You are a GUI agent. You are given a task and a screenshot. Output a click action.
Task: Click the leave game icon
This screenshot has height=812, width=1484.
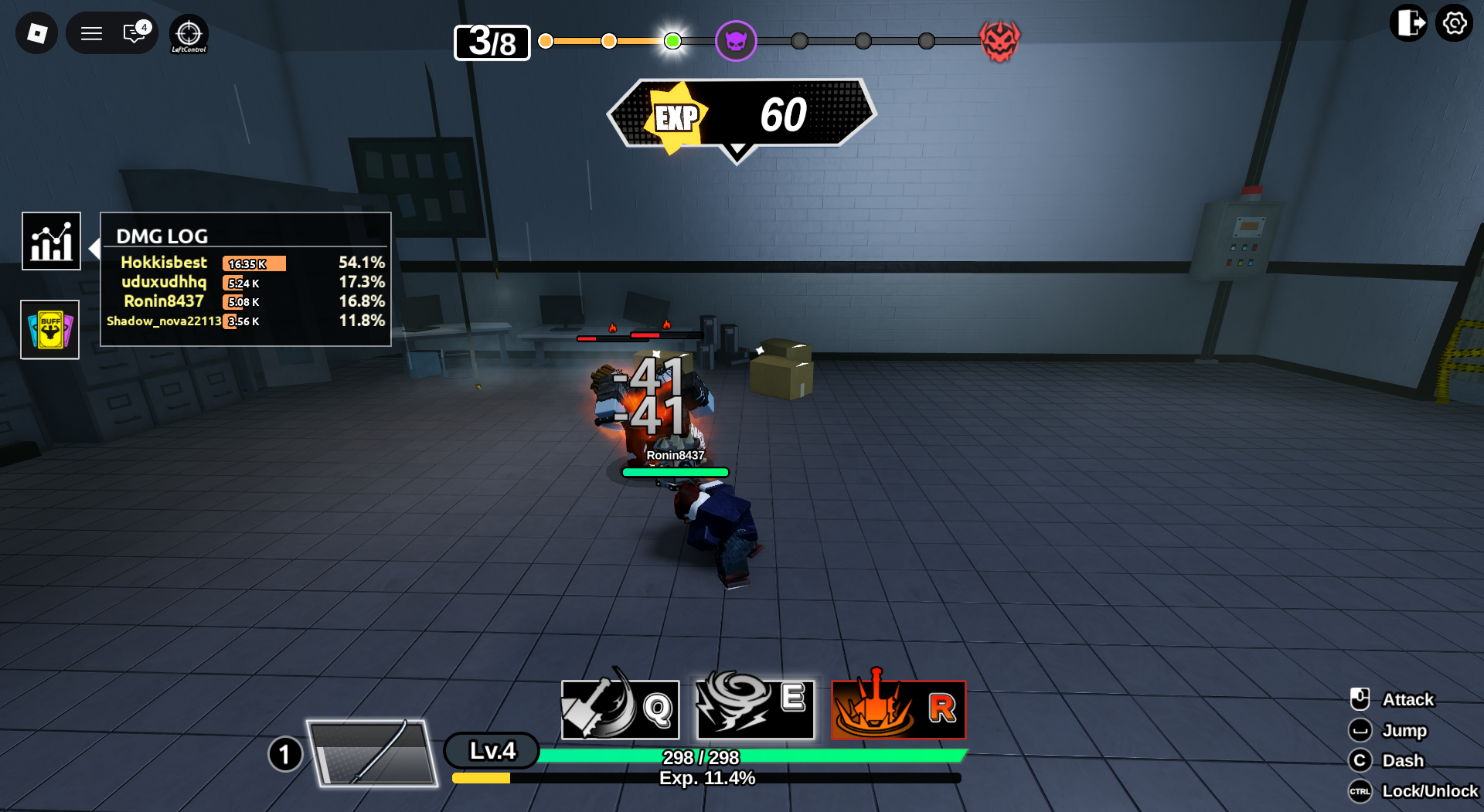click(1408, 24)
